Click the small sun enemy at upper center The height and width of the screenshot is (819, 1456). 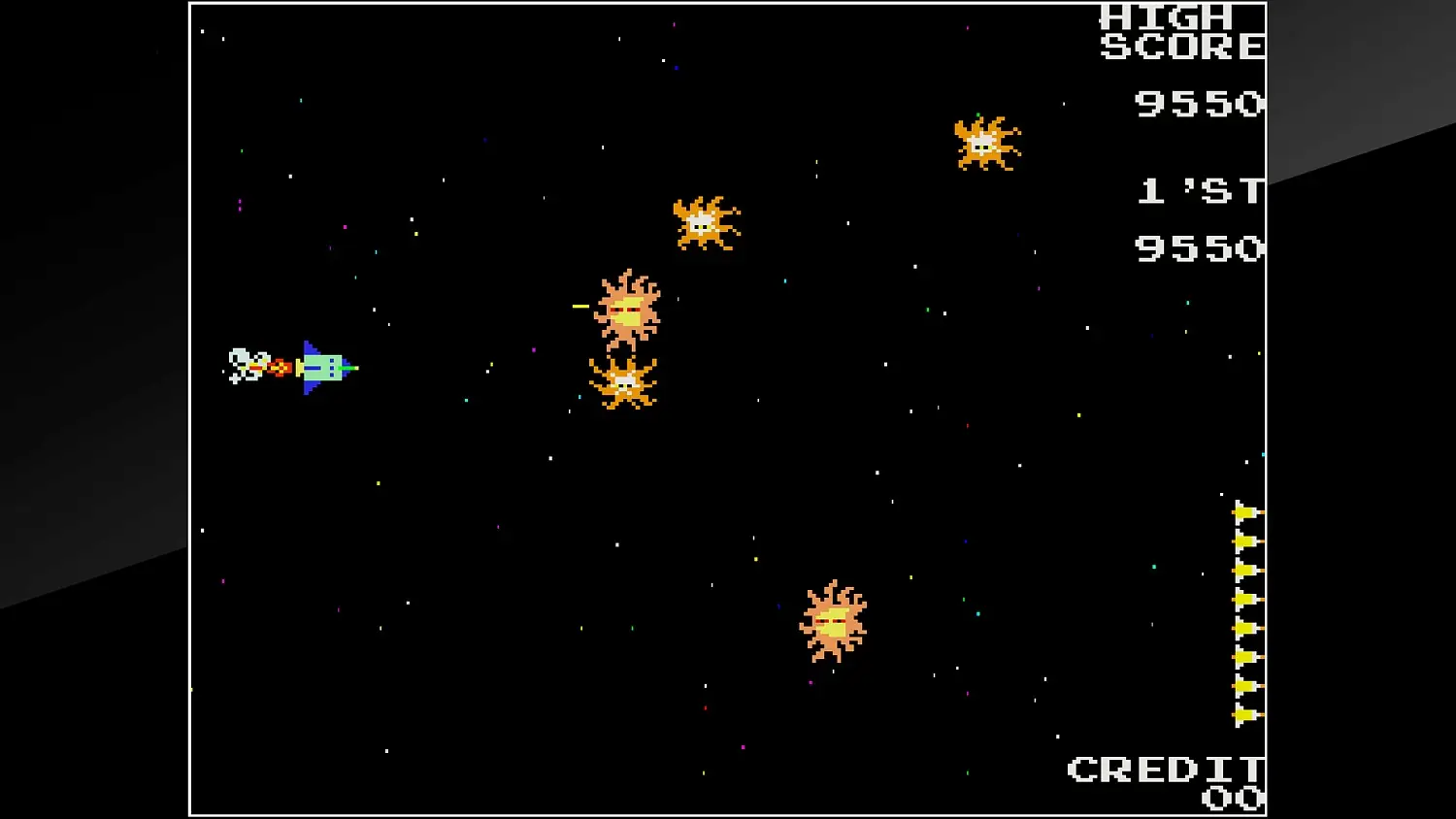pyautogui.click(x=701, y=224)
